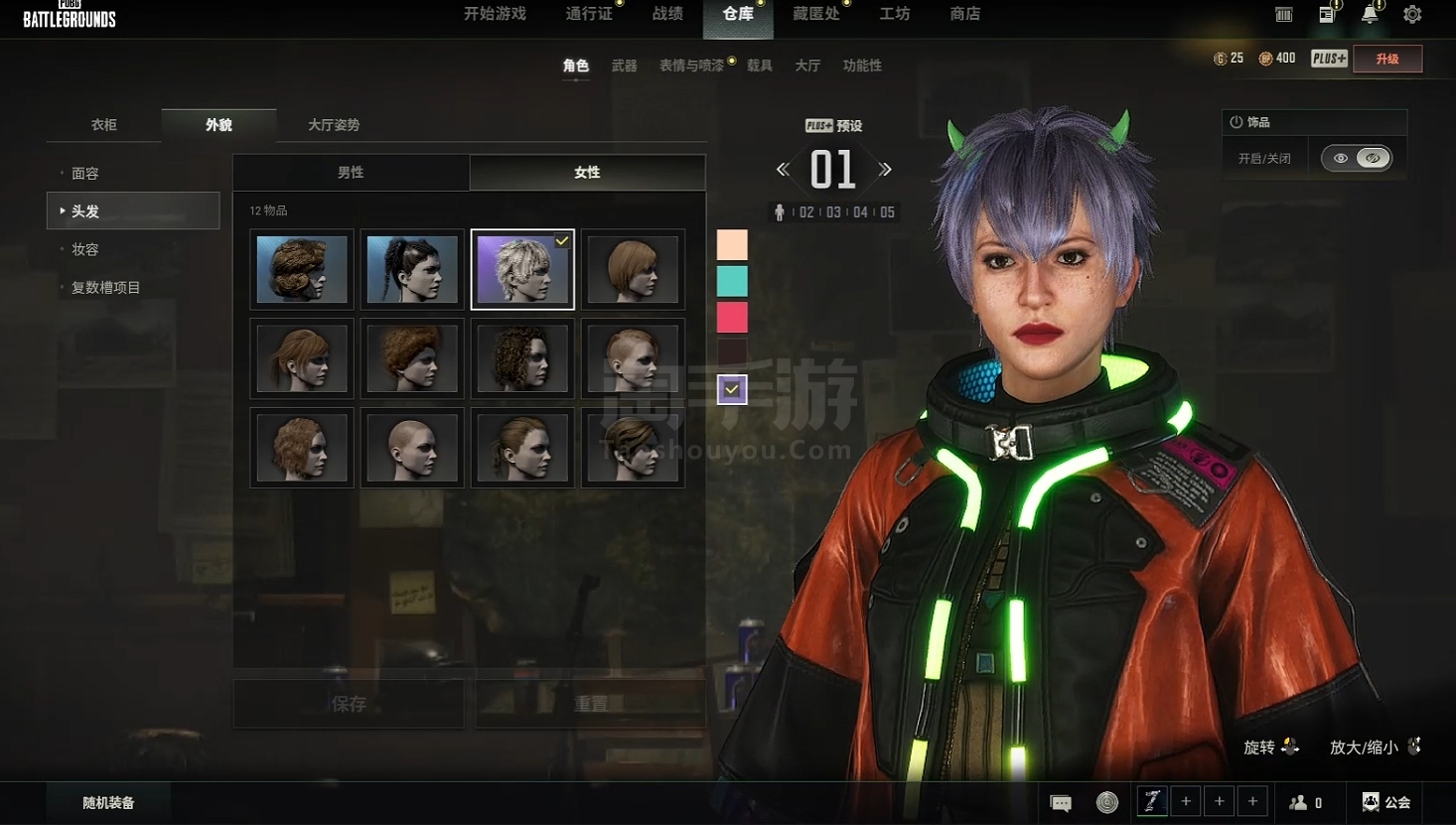The height and width of the screenshot is (825, 1456).
Task: Show 男性 male hairstyles
Action: click(351, 173)
